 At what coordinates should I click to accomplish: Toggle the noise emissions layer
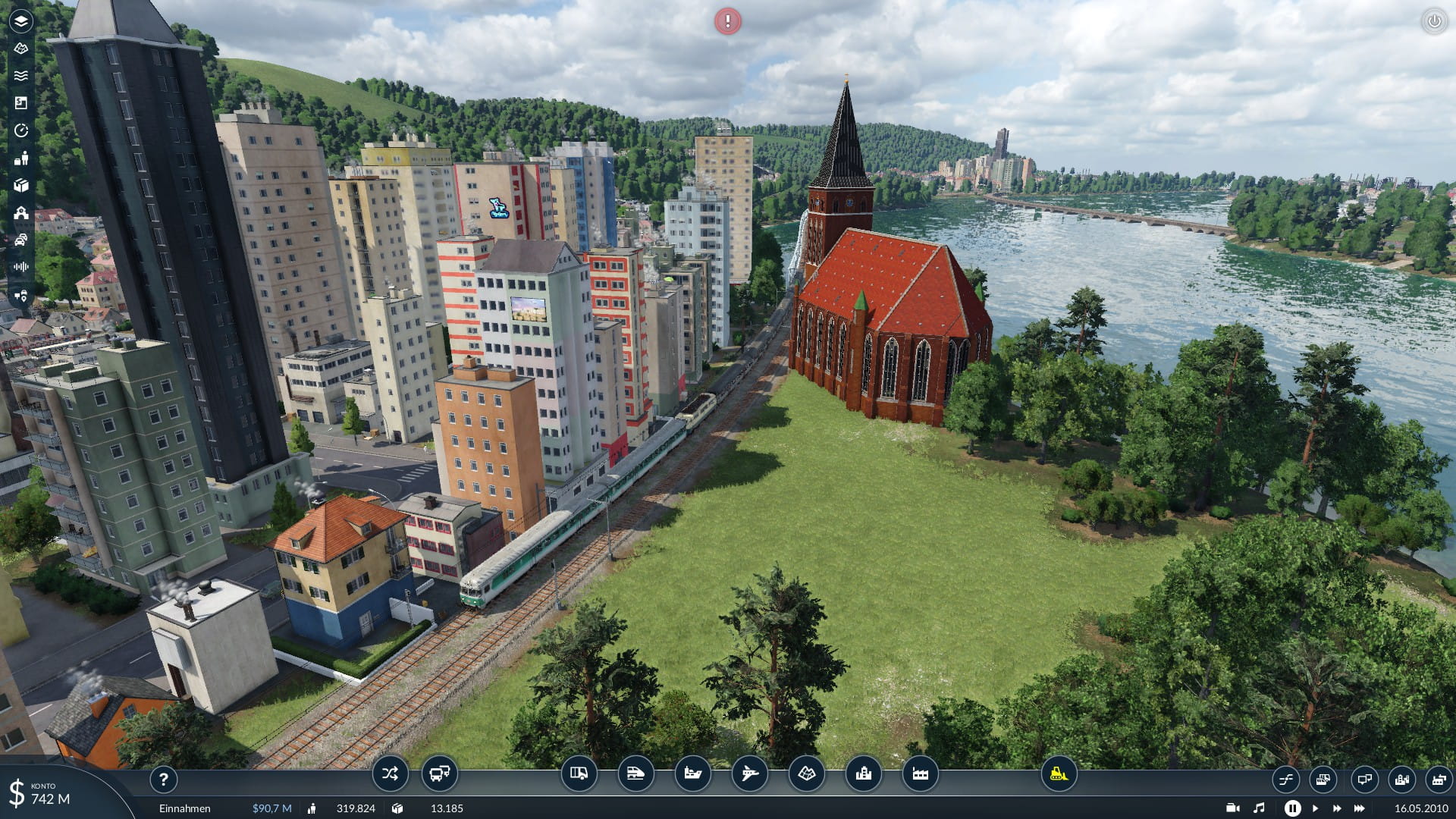click(x=21, y=267)
